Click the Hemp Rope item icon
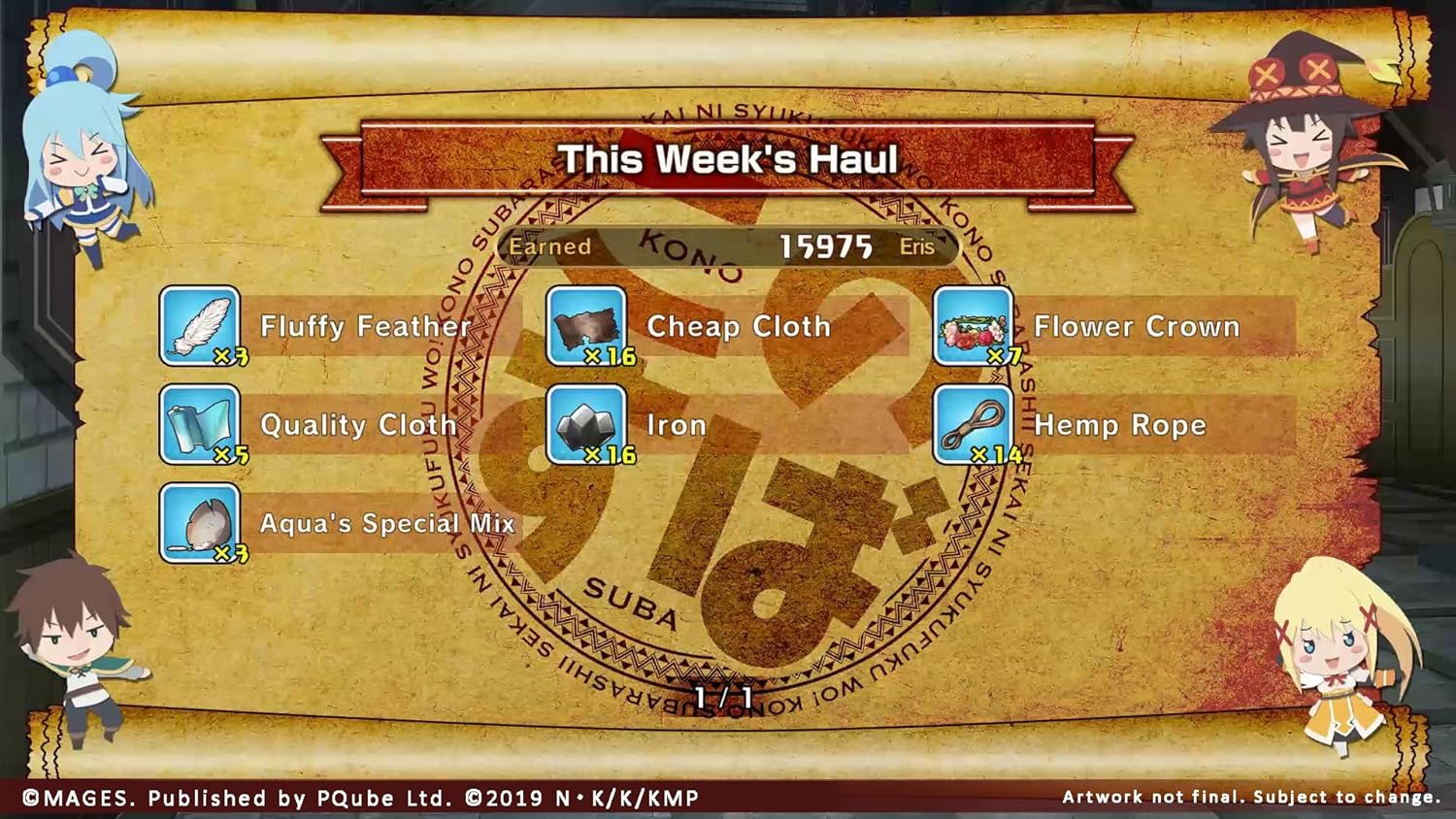The width and height of the screenshot is (1456, 819). pyautogui.click(x=974, y=424)
